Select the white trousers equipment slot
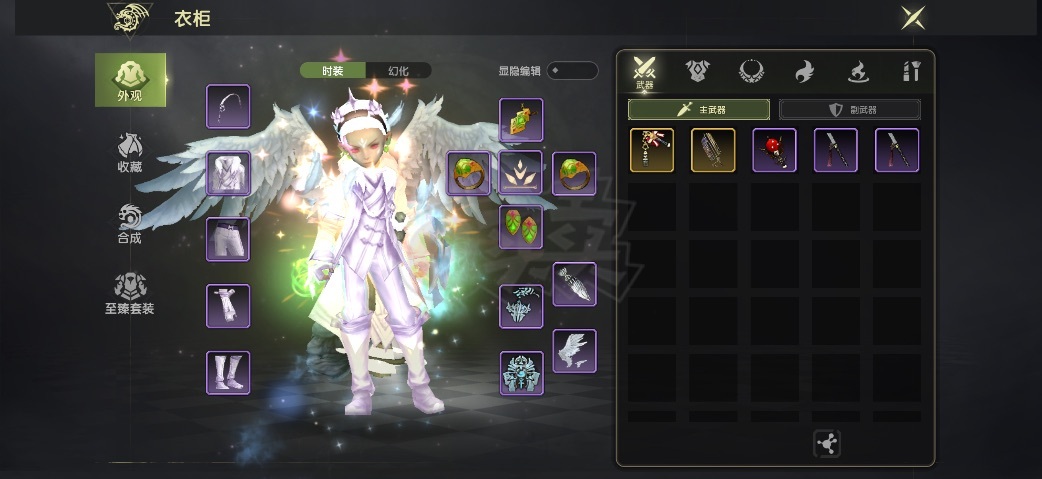Screen dimensions: 1042x479 228,239
